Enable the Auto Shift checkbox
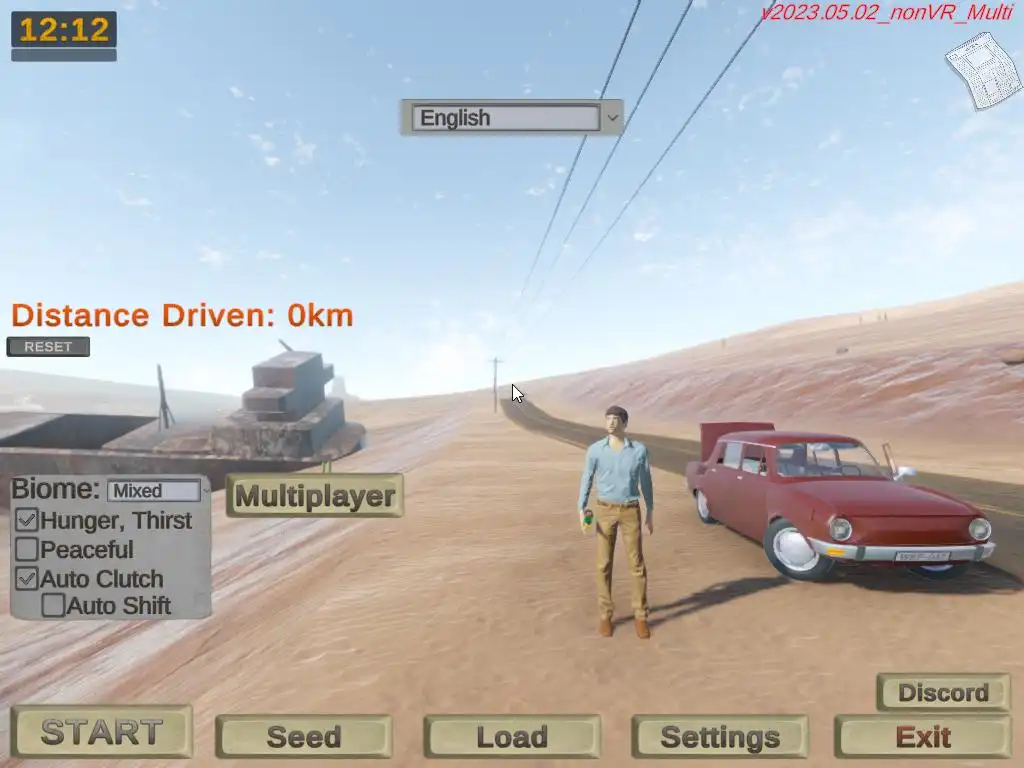This screenshot has height=768, width=1024. (x=53, y=605)
